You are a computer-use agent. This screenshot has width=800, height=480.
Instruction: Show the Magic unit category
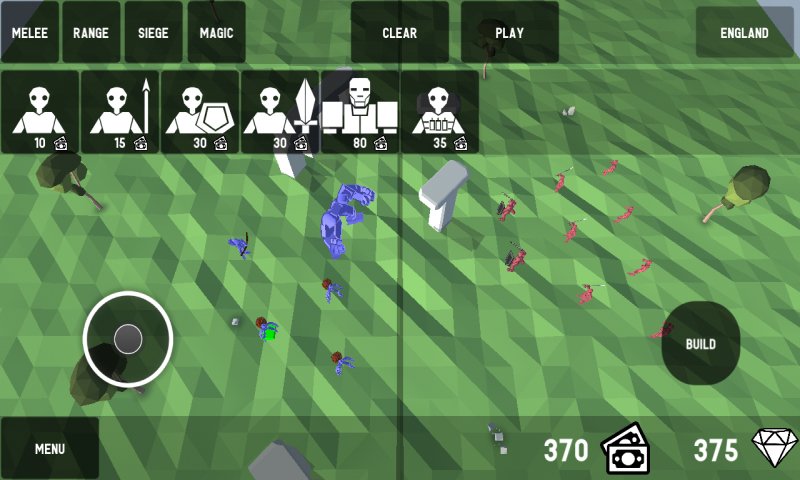coord(216,32)
